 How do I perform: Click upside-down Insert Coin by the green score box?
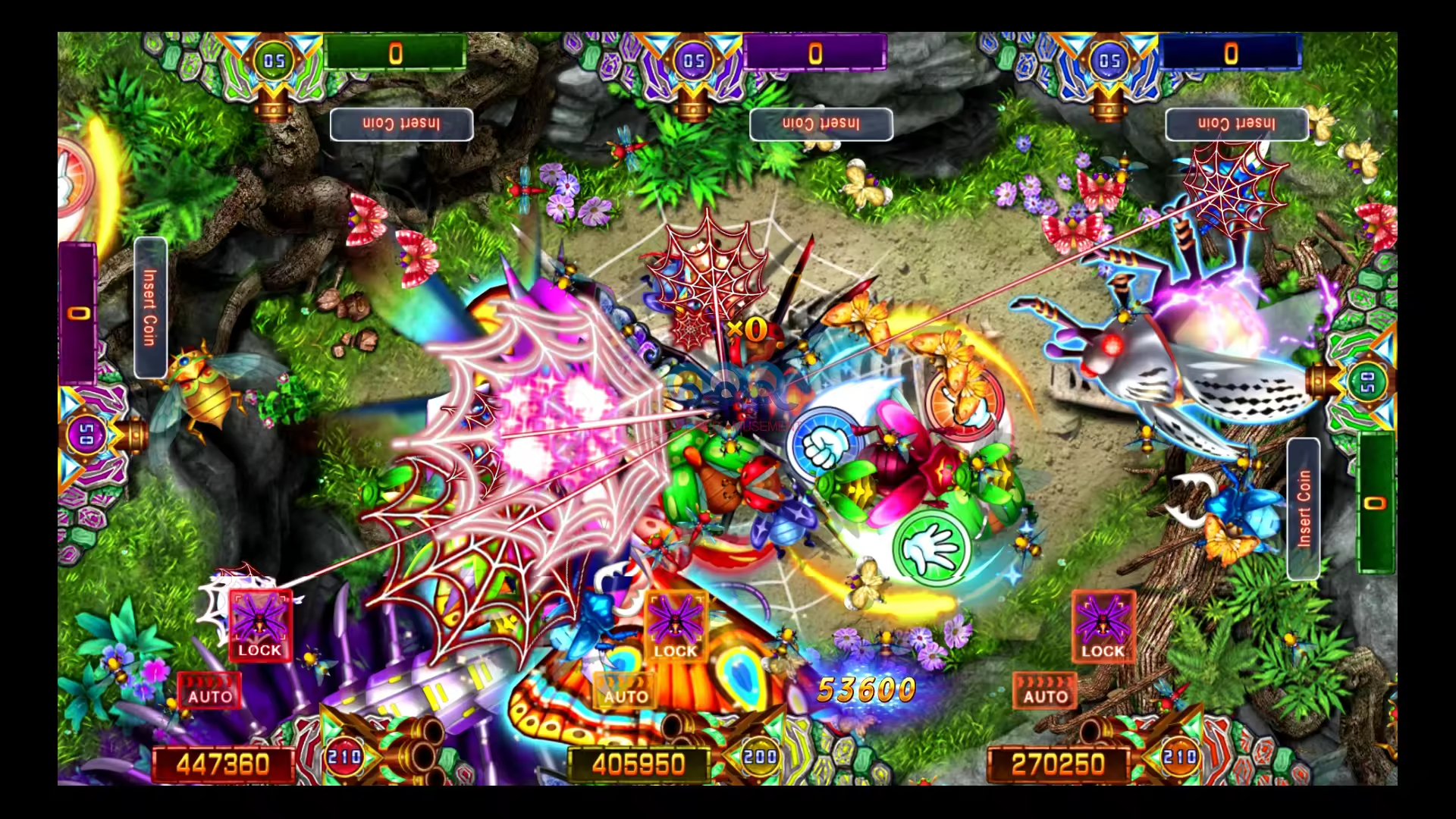401,124
